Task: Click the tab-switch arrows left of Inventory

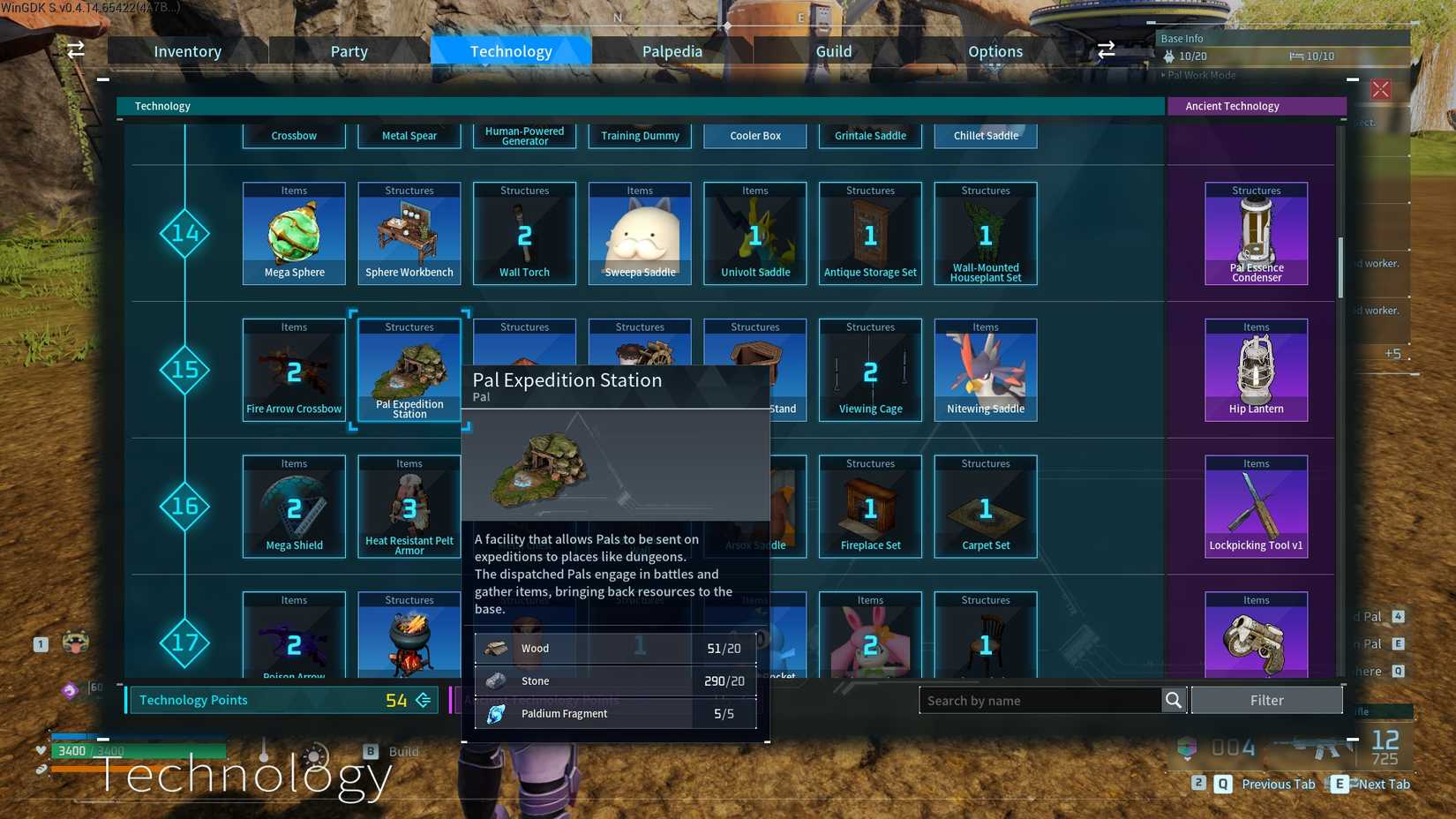Action: (75, 50)
